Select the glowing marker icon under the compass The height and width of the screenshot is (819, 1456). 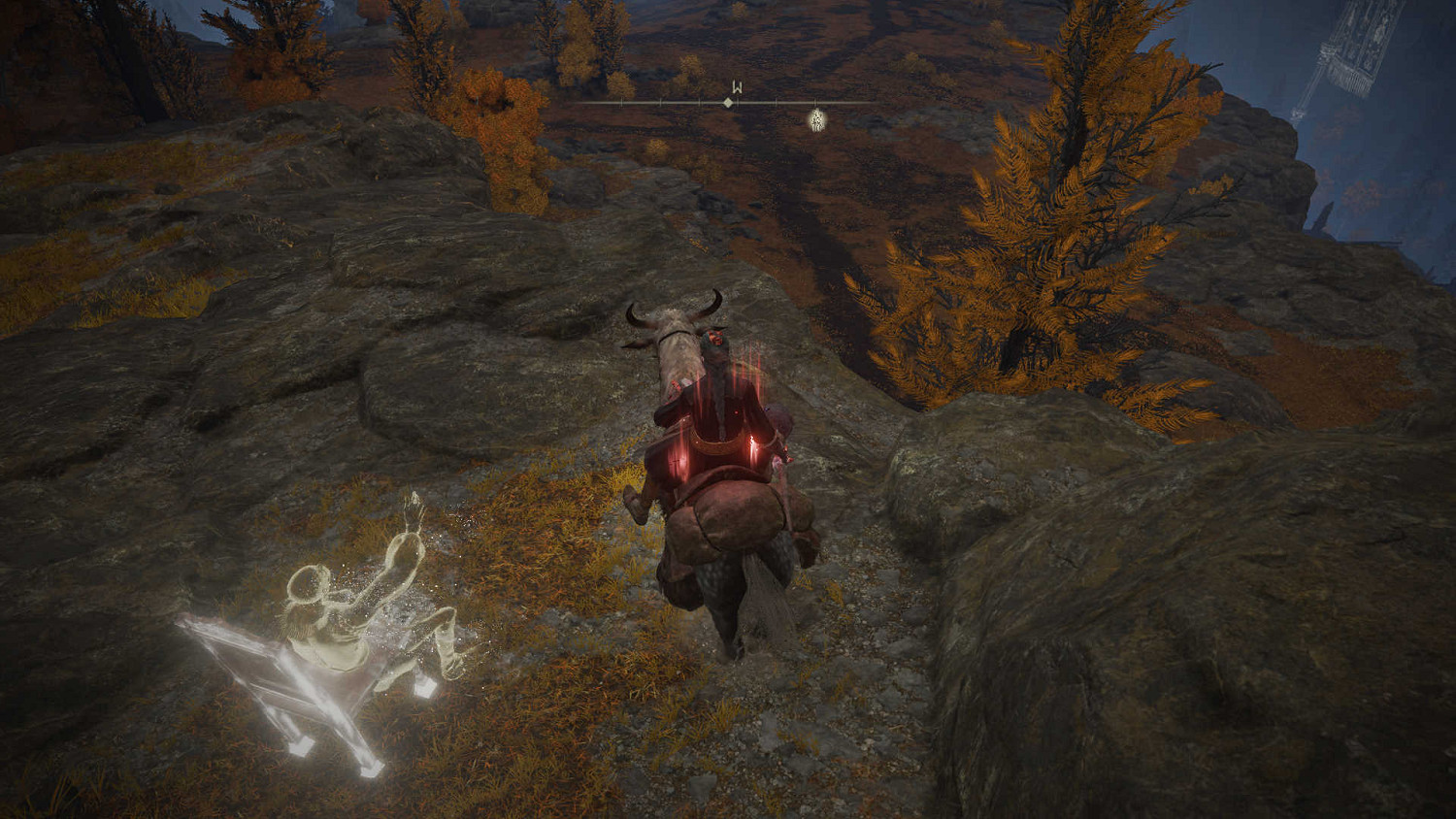[x=817, y=119]
